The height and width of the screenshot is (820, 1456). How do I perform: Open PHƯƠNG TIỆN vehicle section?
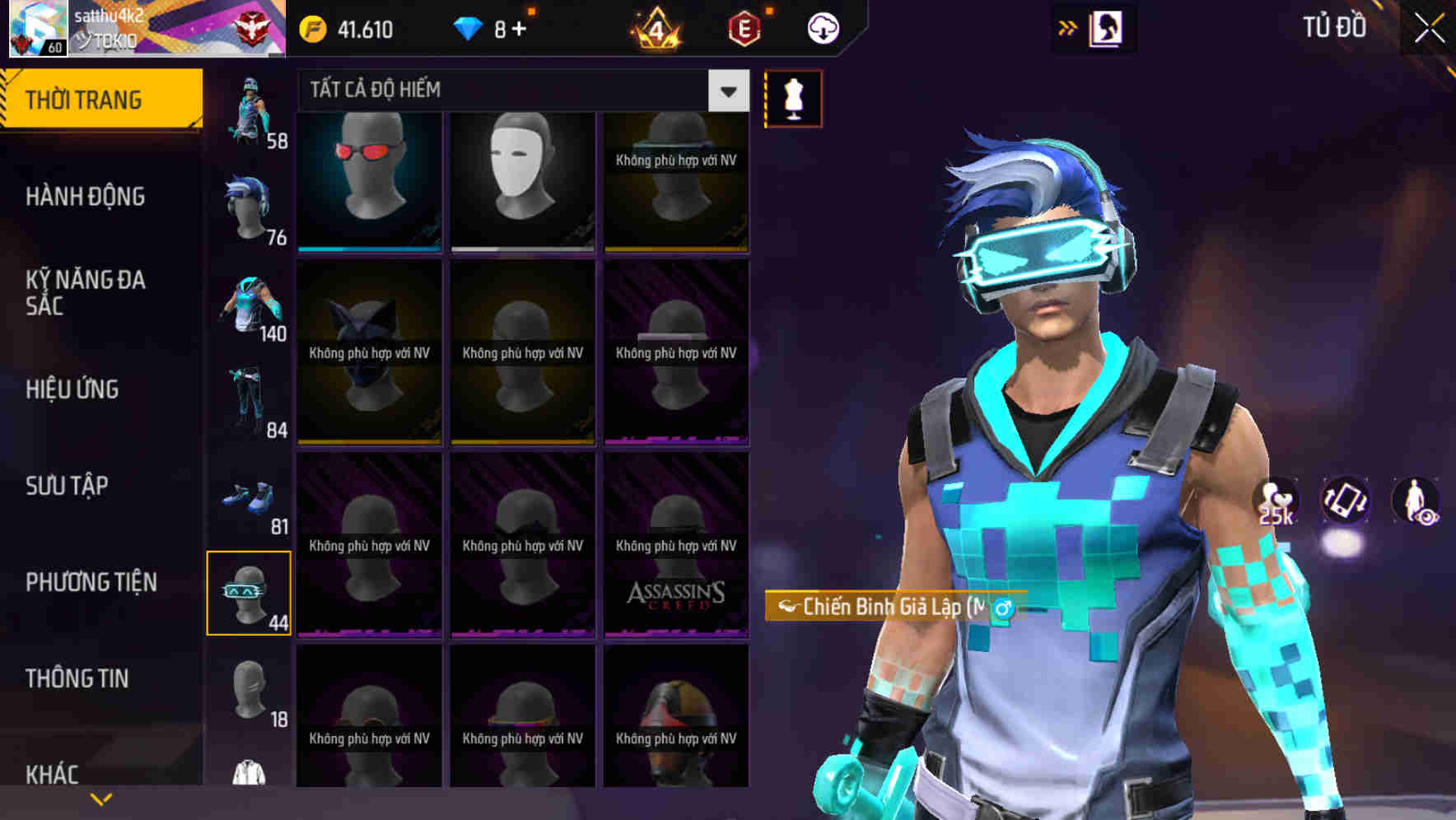coord(91,582)
